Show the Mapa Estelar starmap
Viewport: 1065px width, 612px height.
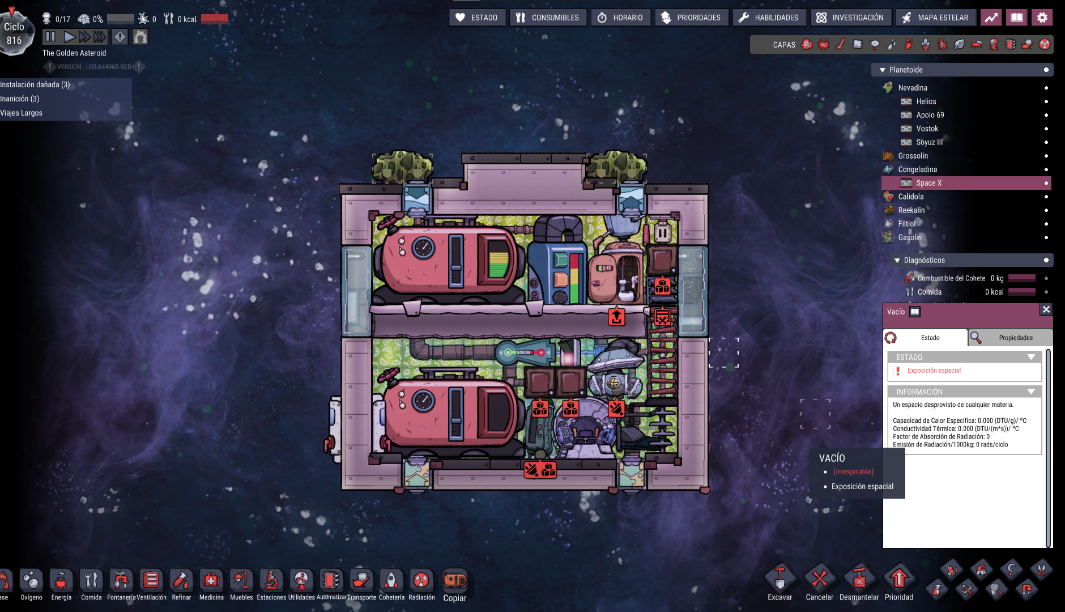pos(934,17)
